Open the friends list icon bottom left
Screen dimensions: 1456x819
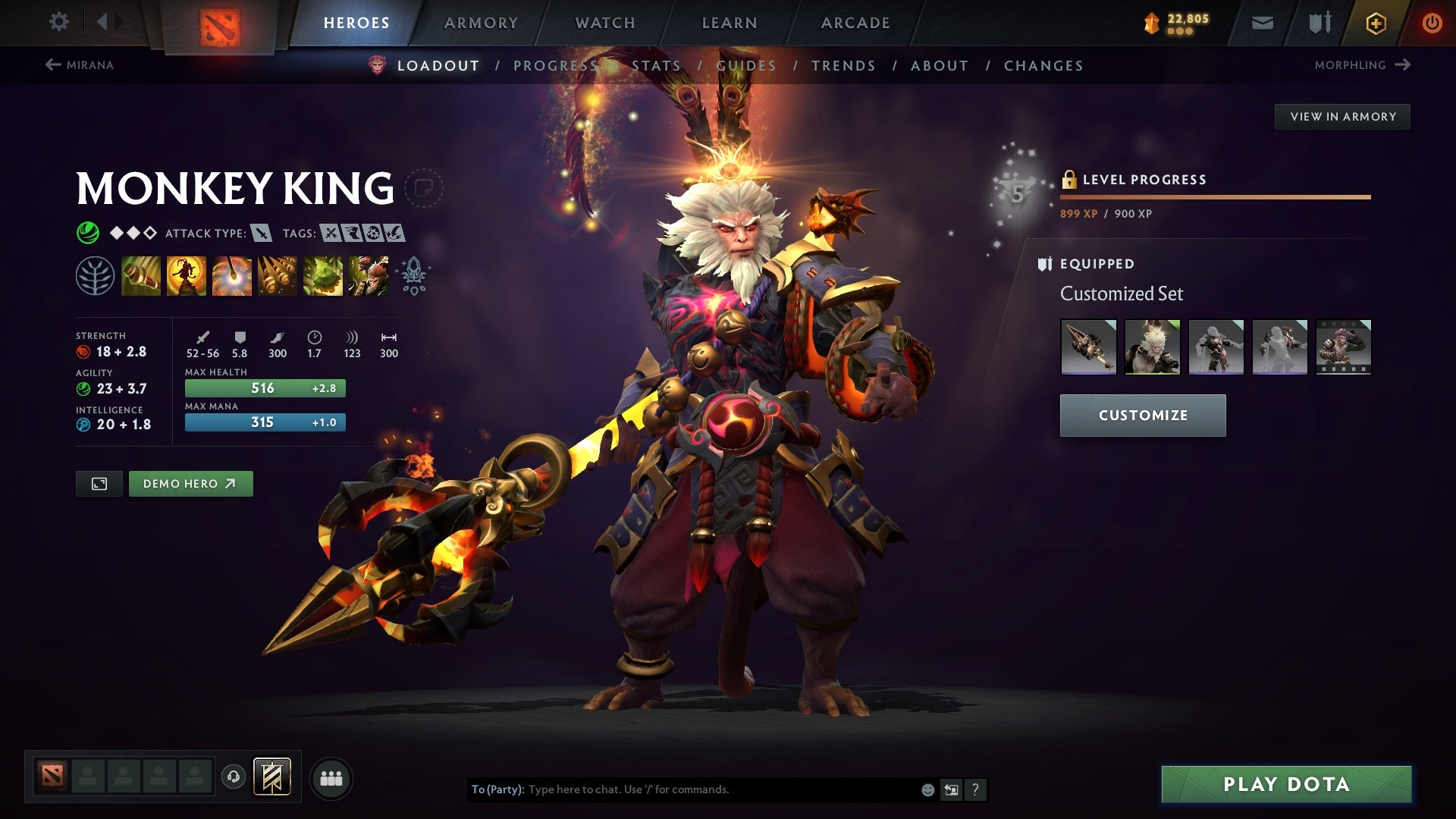pyautogui.click(x=331, y=777)
